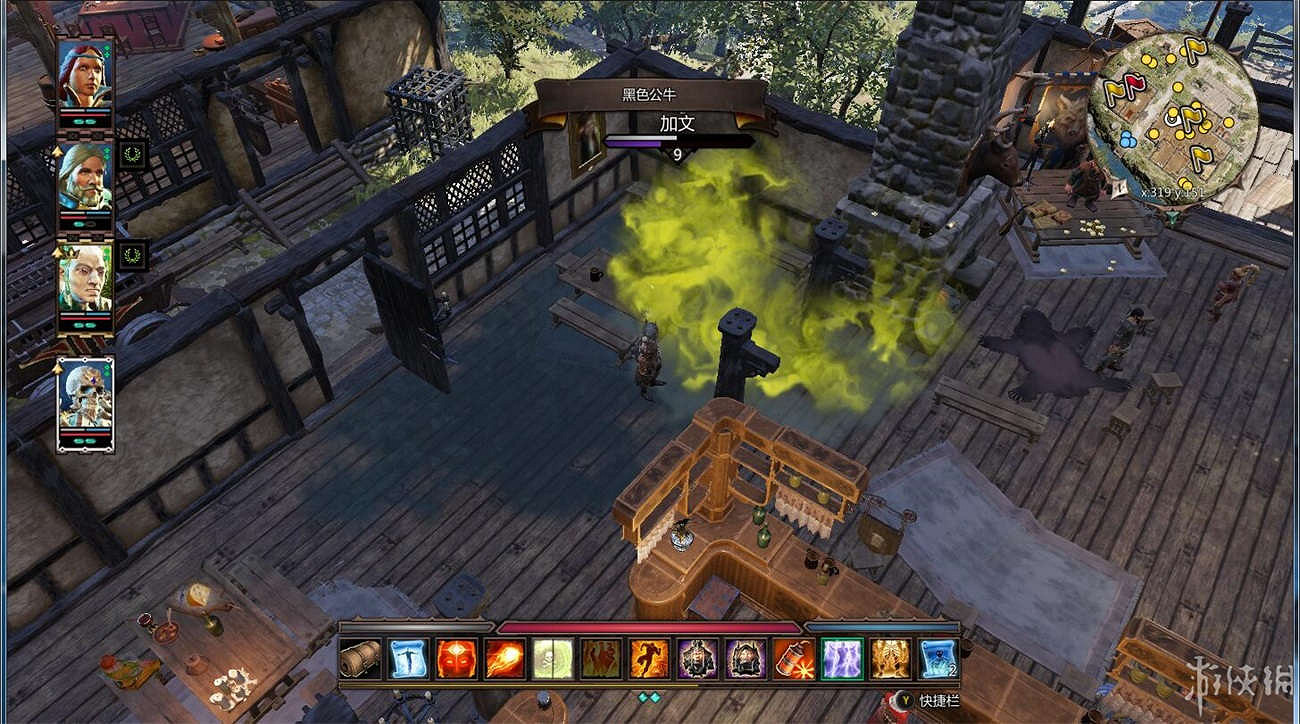Click the 黑色公牛 location banner

[650, 92]
